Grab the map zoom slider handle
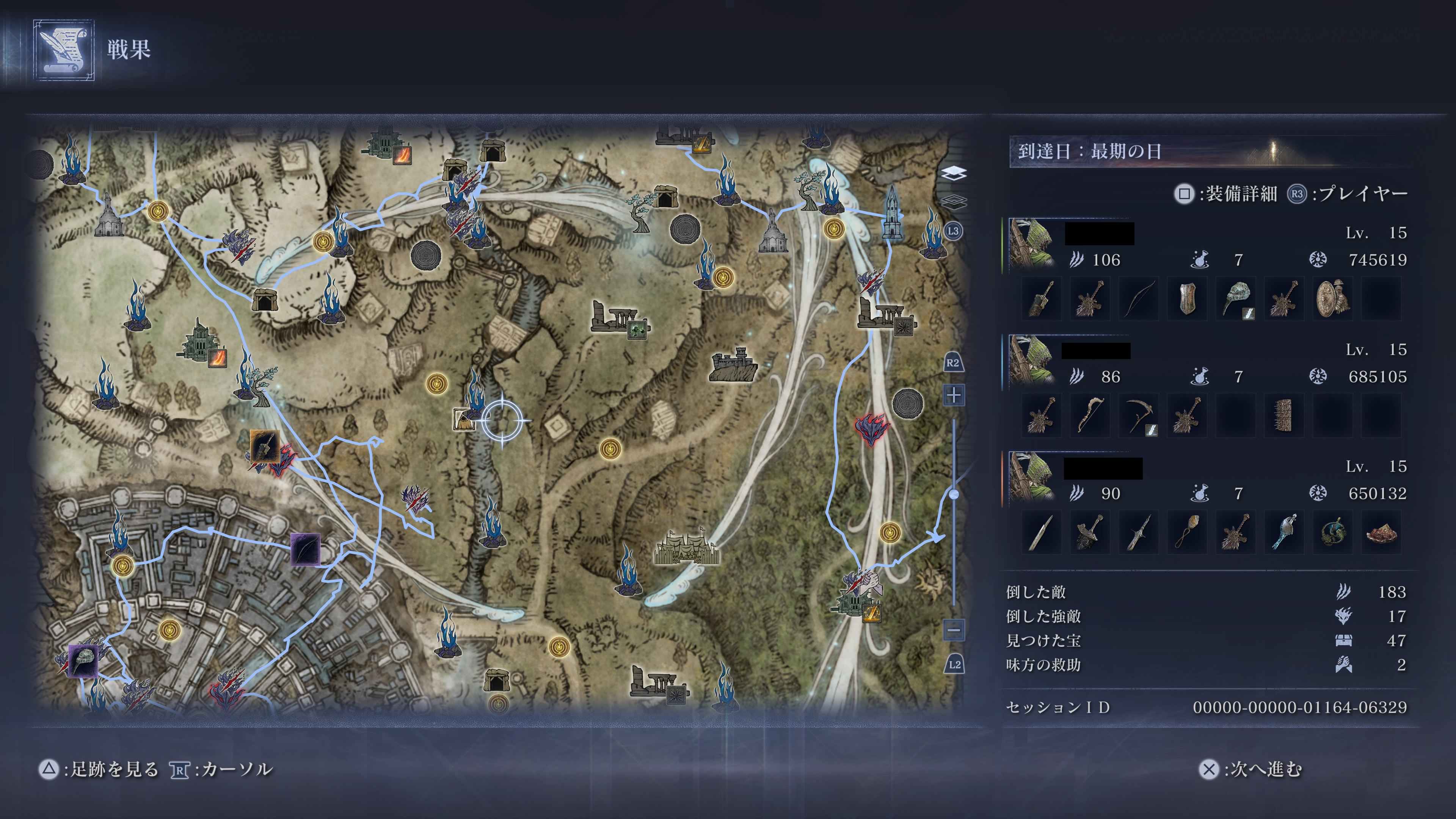This screenshot has width=1456, height=819. click(x=954, y=494)
